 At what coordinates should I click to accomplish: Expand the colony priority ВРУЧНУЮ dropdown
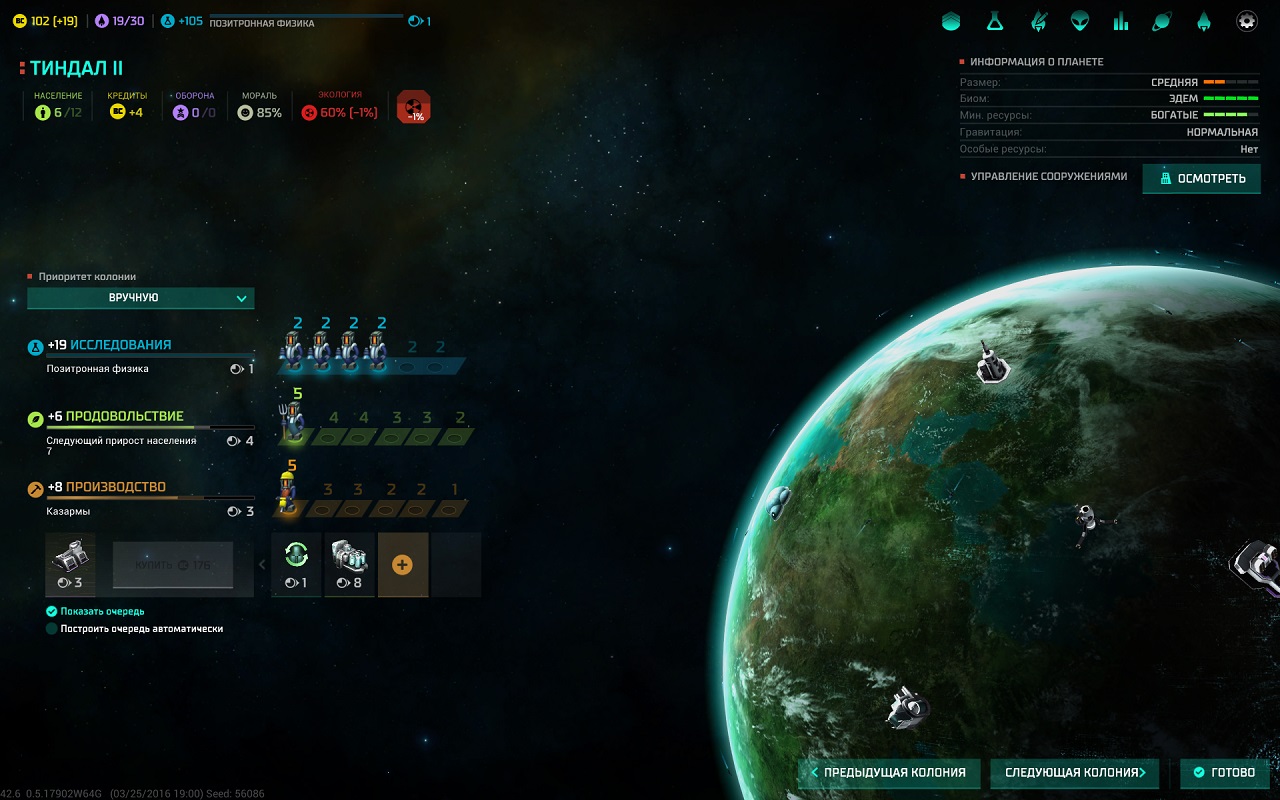pos(141,298)
